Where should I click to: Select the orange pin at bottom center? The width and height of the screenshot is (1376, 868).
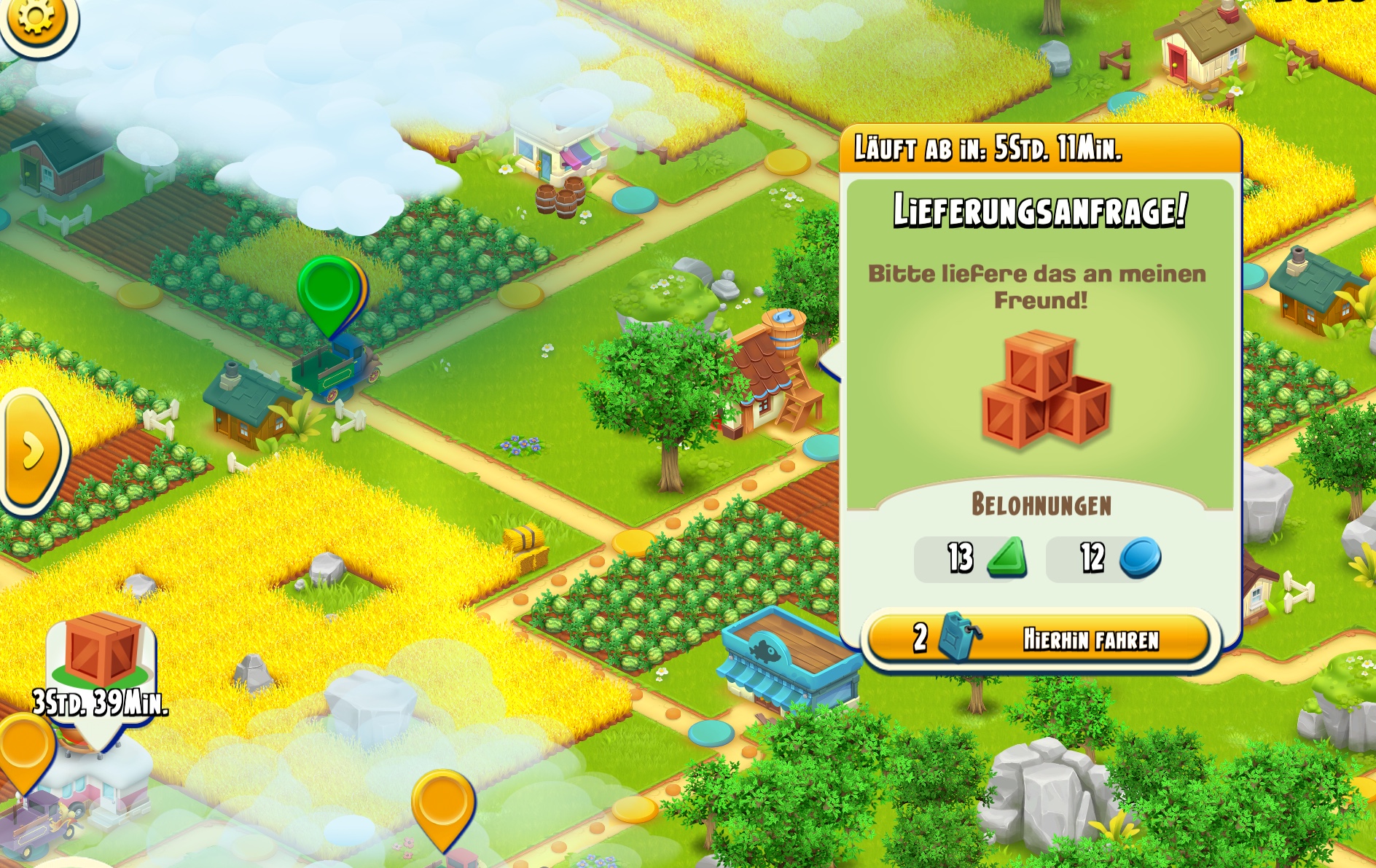[442, 805]
